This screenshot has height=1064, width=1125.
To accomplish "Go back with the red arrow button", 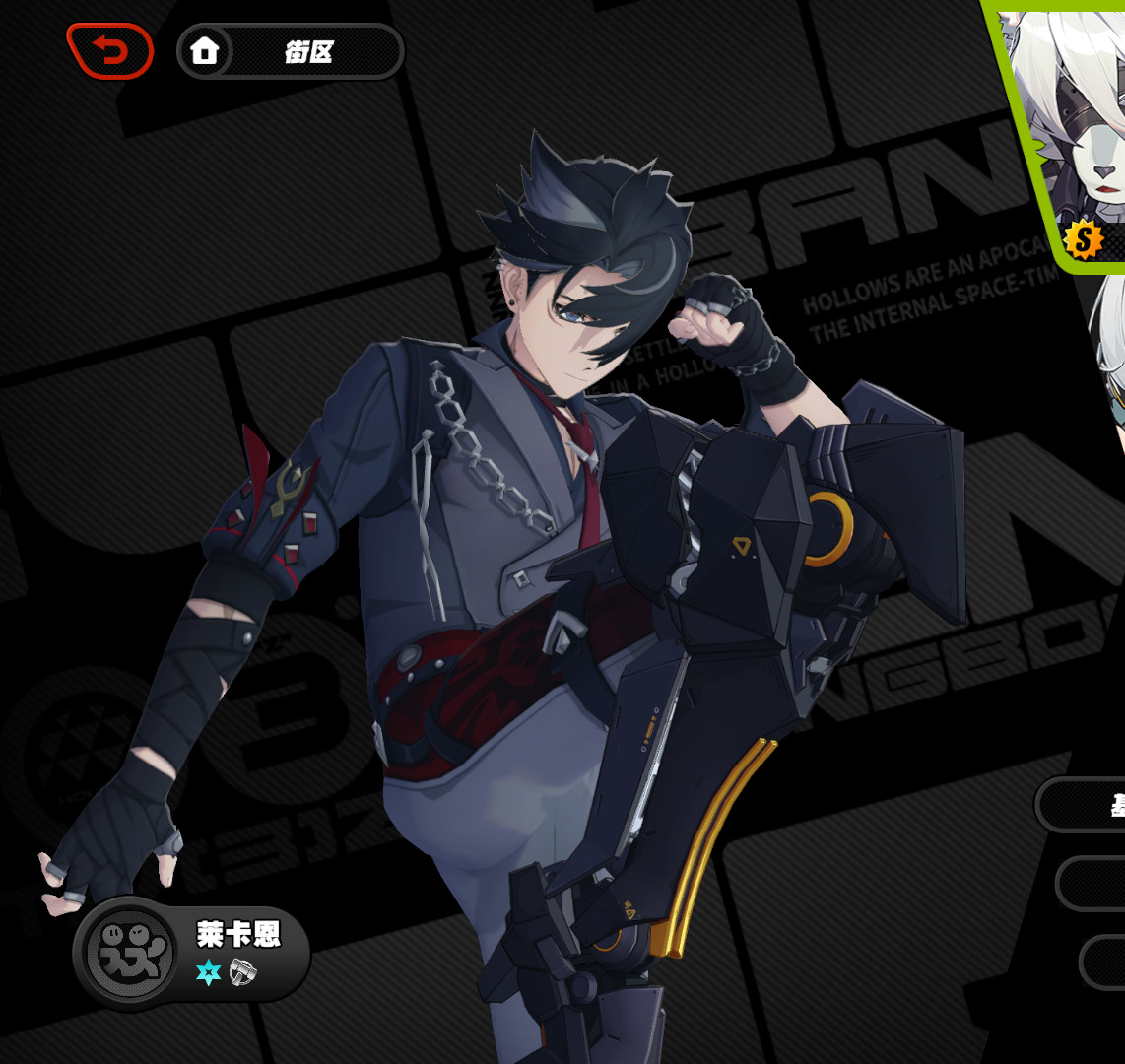I will point(110,51).
